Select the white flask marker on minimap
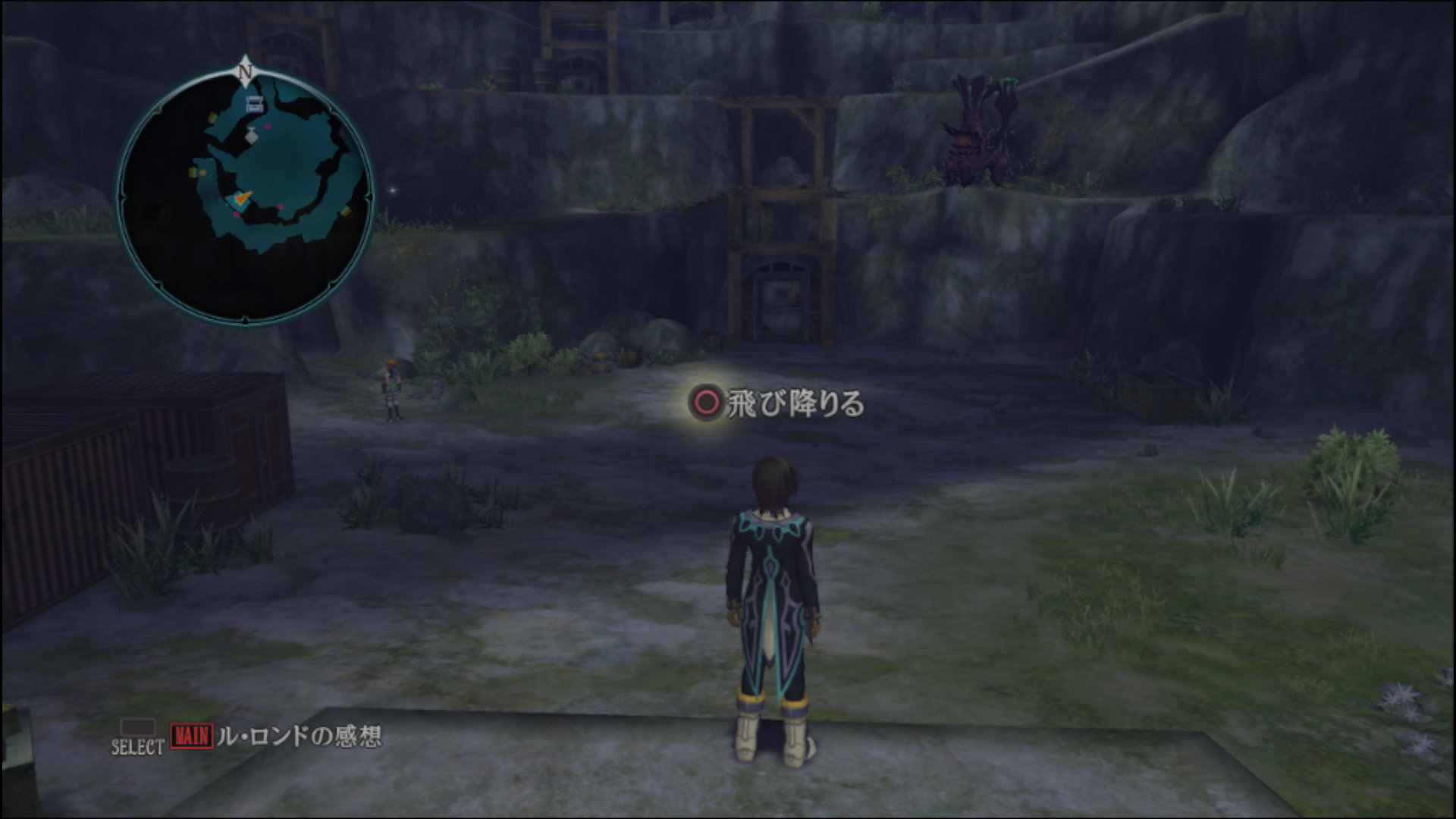This screenshot has height=819, width=1456. pos(251,136)
